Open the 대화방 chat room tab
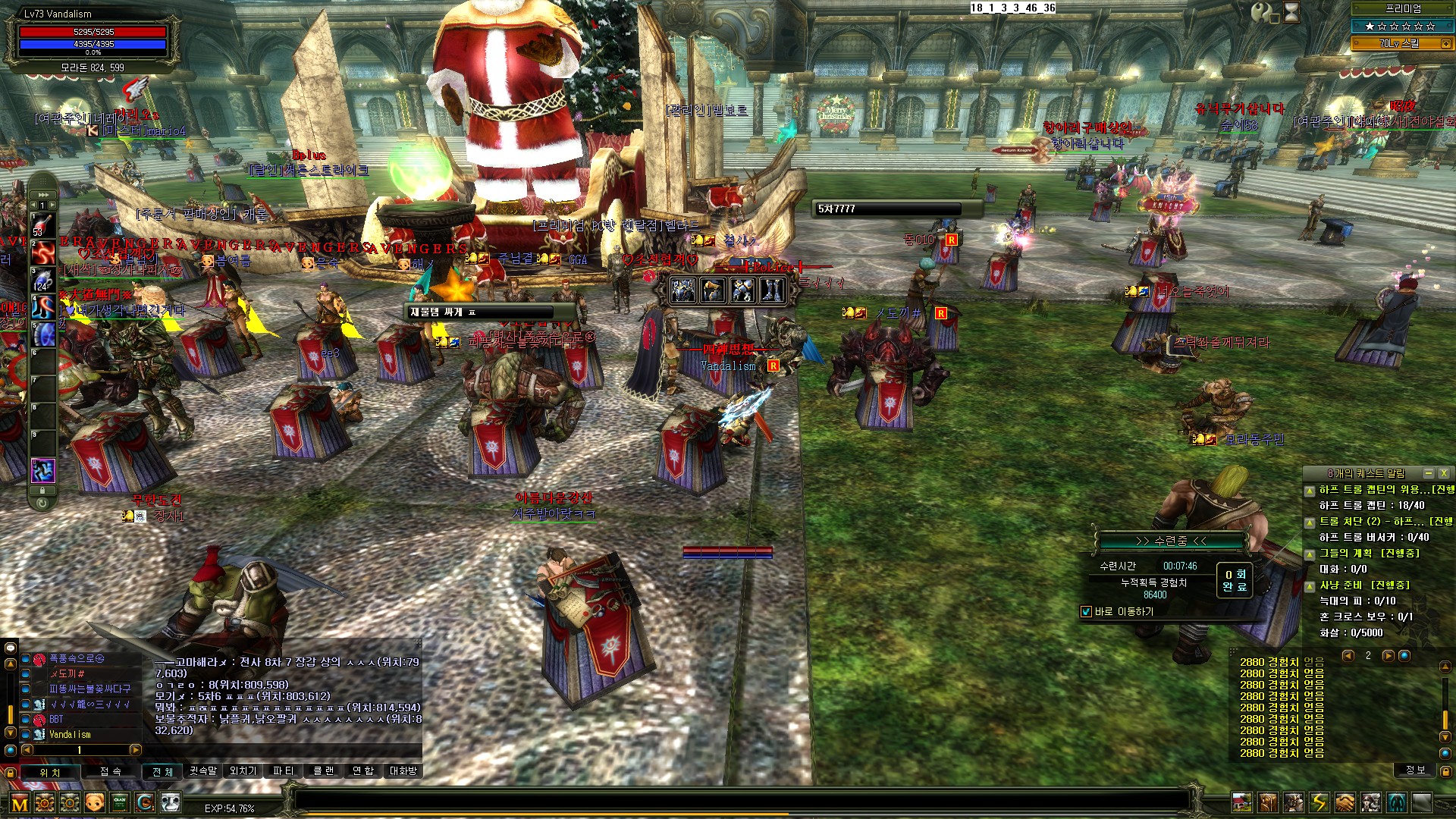The width and height of the screenshot is (1456, 819). 403,771
